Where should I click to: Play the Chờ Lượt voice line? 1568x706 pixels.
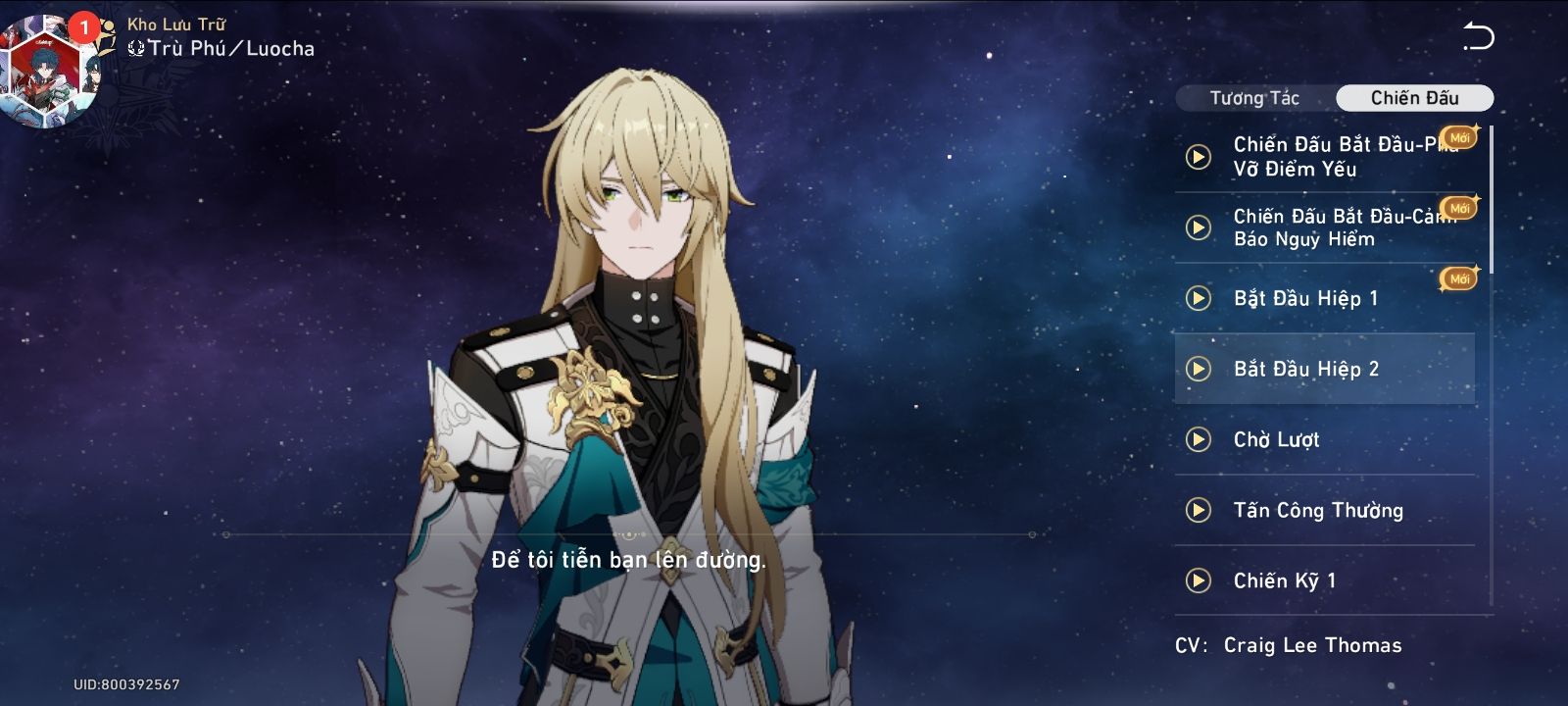pos(1199,439)
